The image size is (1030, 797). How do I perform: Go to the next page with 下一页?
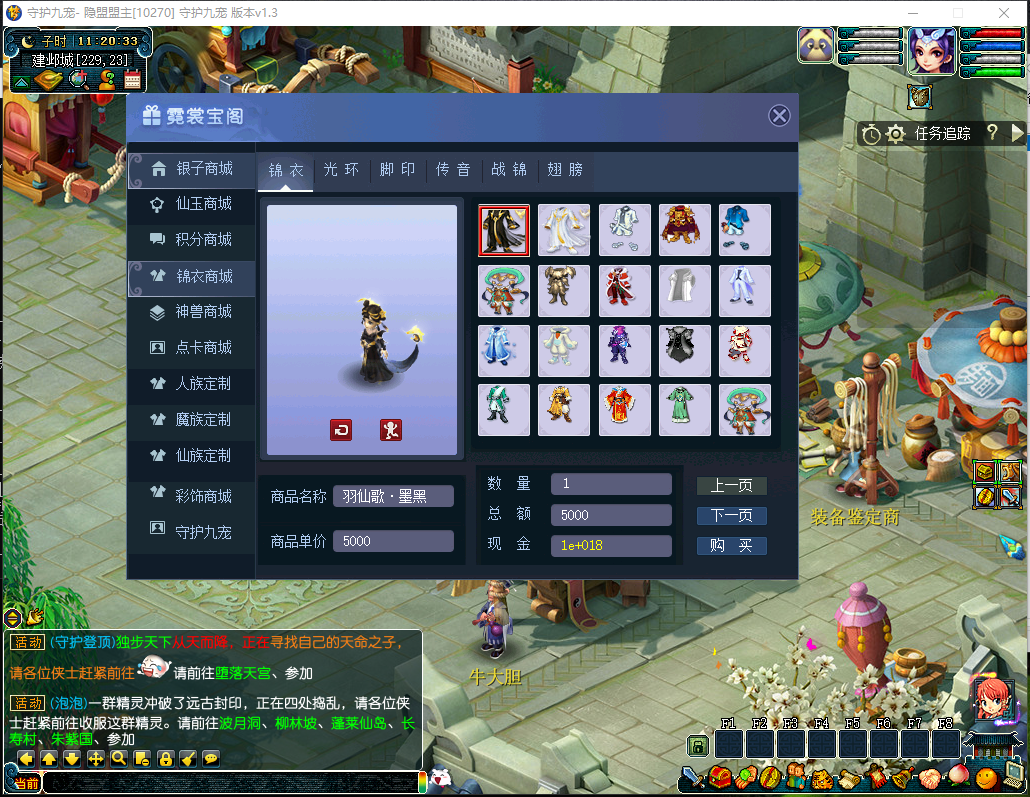[x=731, y=516]
